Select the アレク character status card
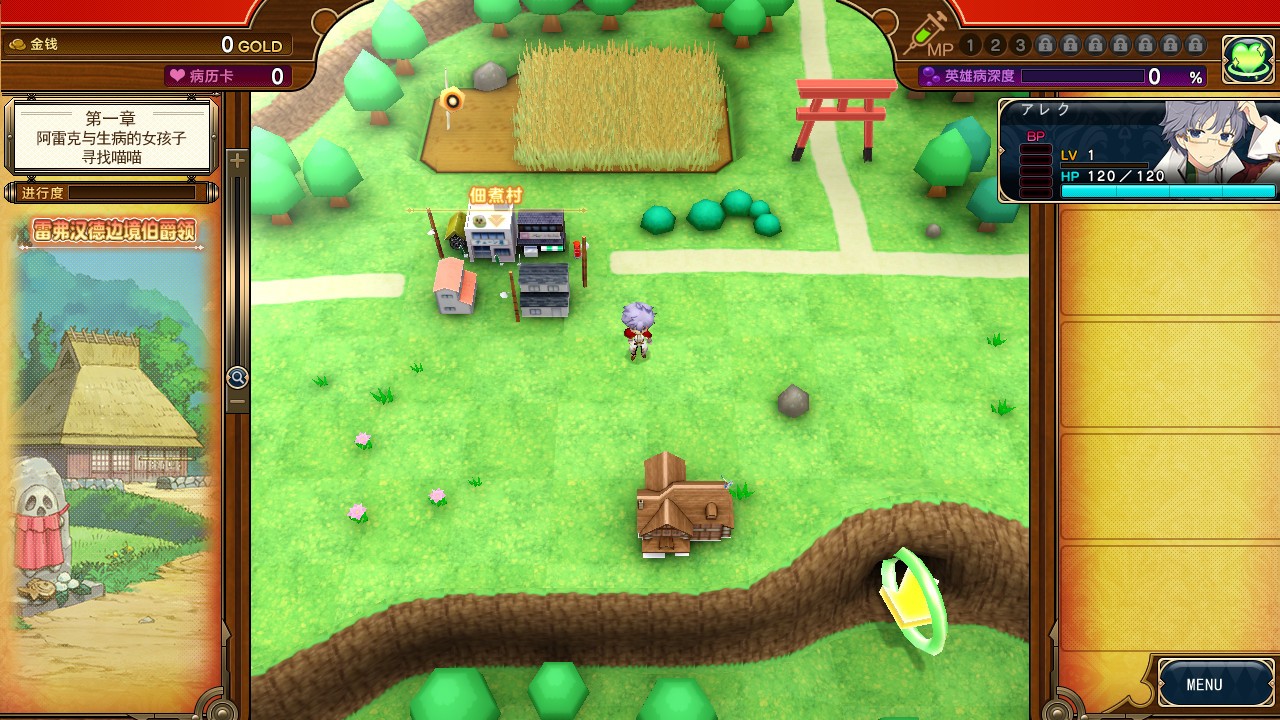Screen dimensions: 1280x720 pyautogui.click(x=1140, y=151)
